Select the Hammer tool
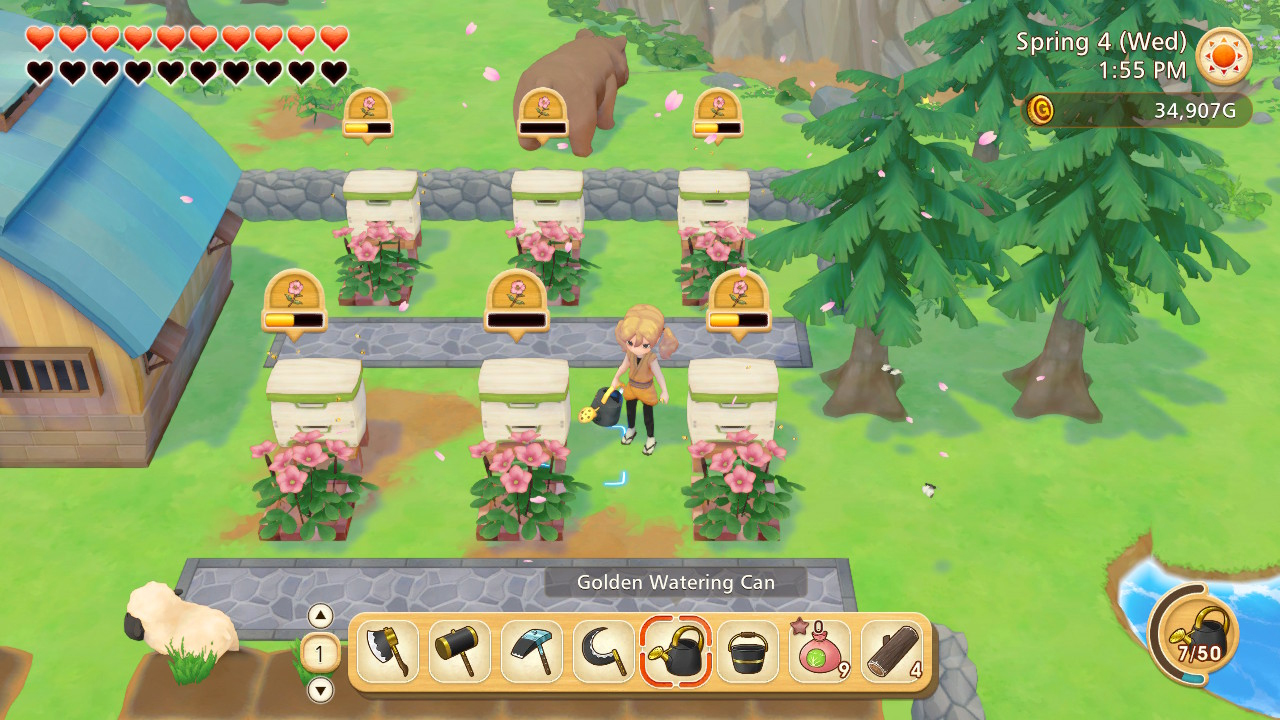The image size is (1280, 720). [460, 652]
